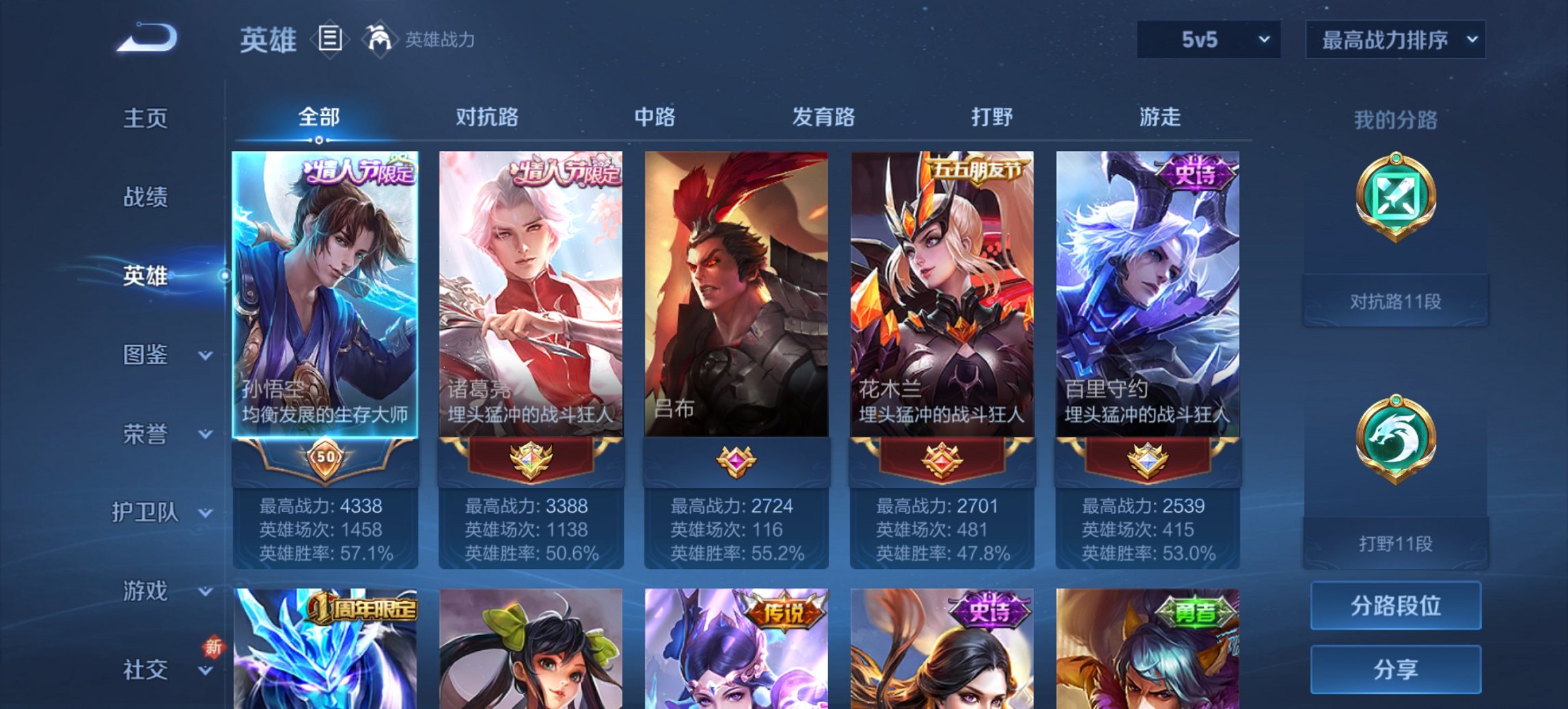Switch to the 发育路 farm lane tab
Image resolution: width=1568 pixels, height=709 pixels.
pyautogui.click(x=823, y=118)
